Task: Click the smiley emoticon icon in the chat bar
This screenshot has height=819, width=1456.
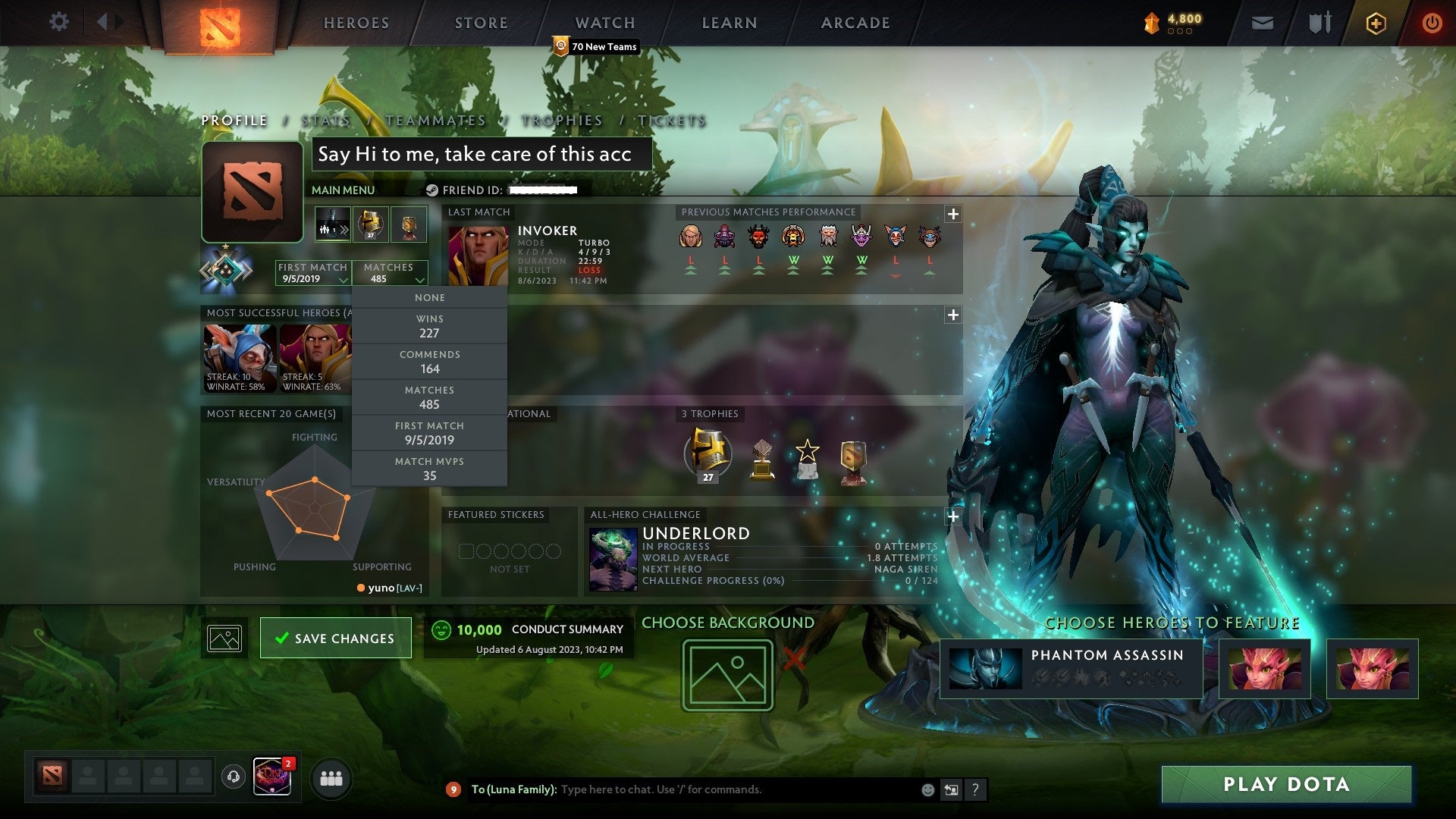Action: click(x=927, y=789)
